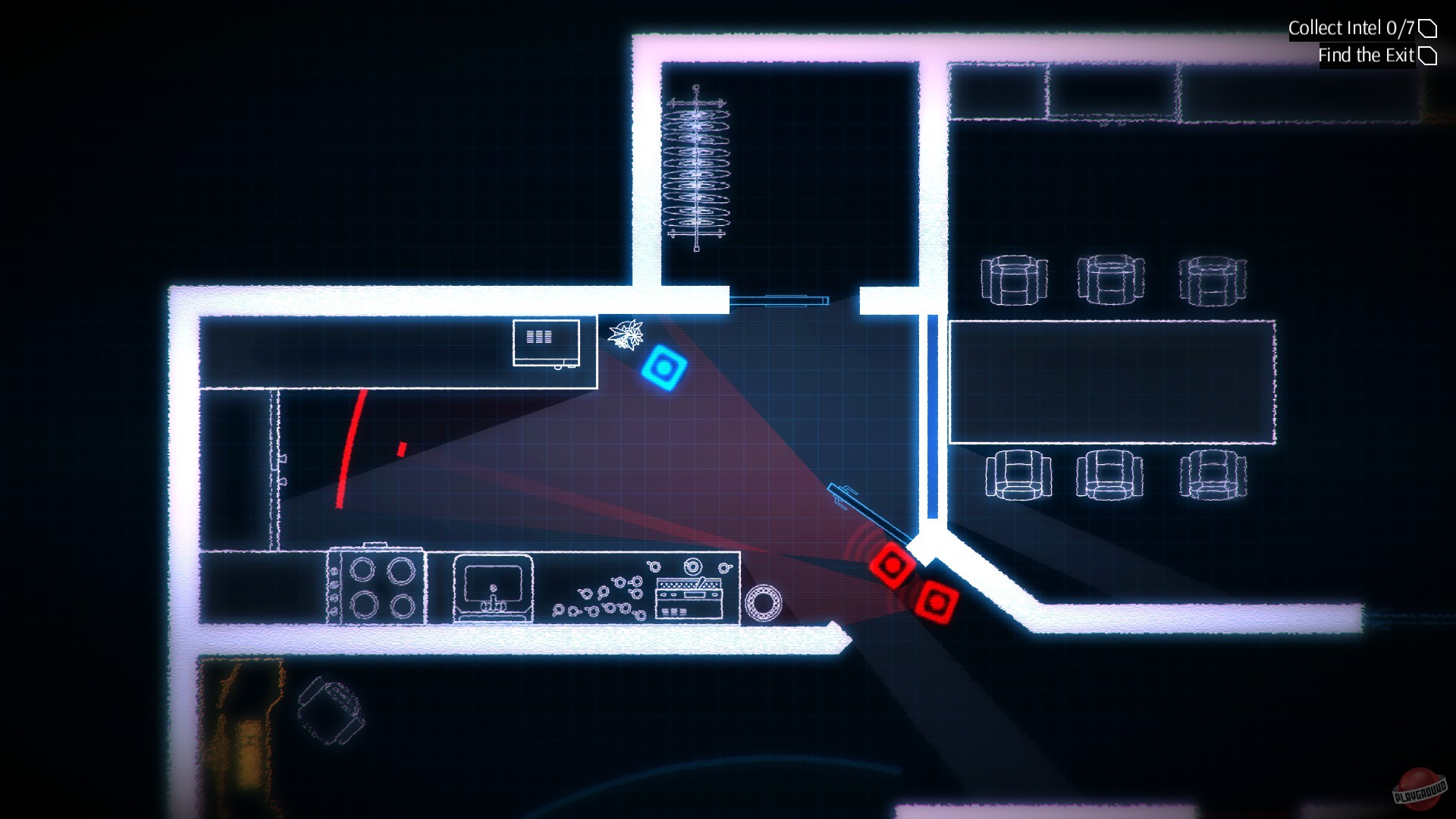Screen dimensions: 1456x819
Task: Open the sliding door above the meeting room
Action: [x=781, y=300]
